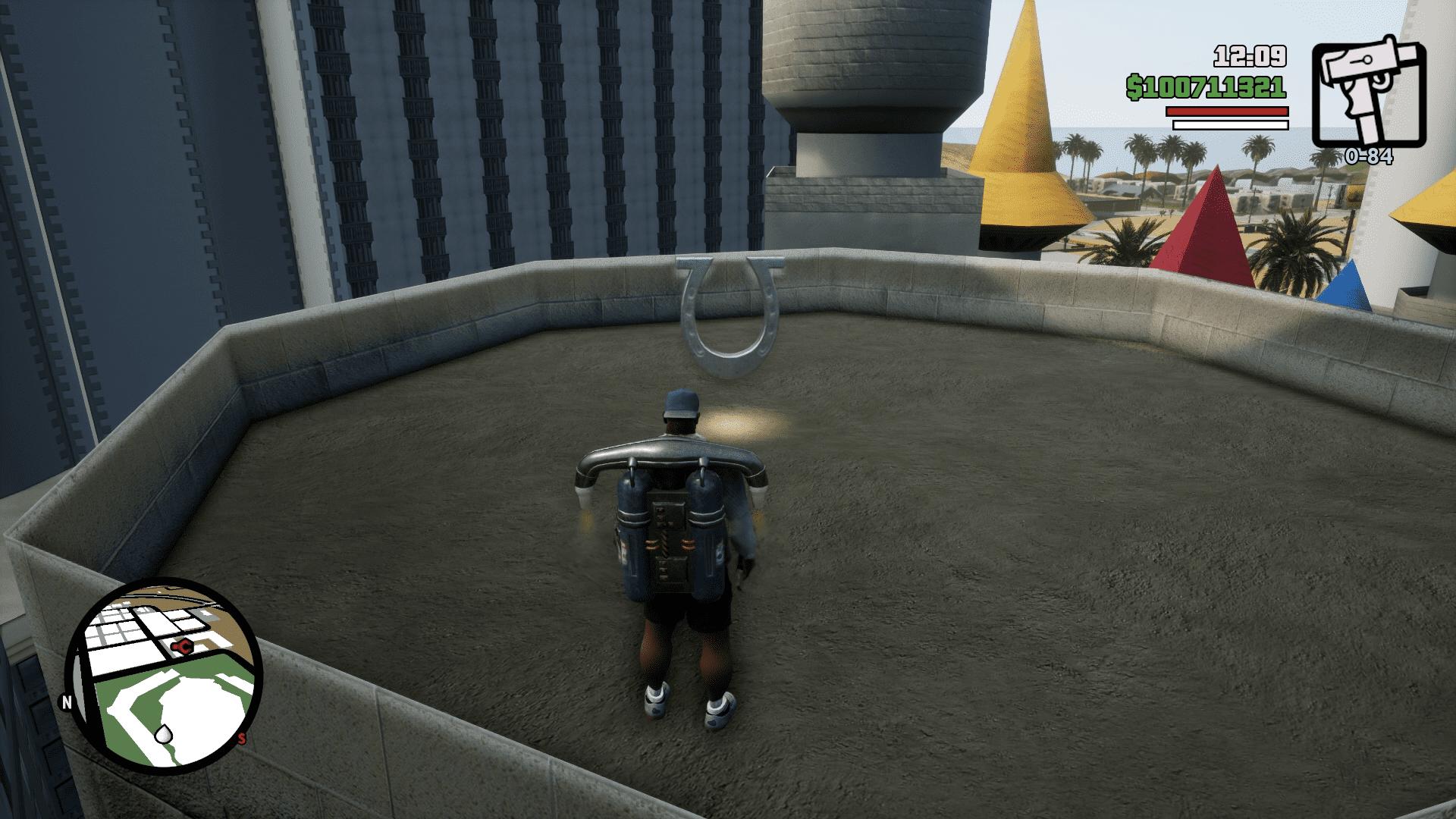Click the white player marker on the minimap
This screenshot has width=1456, height=819.
(163, 733)
